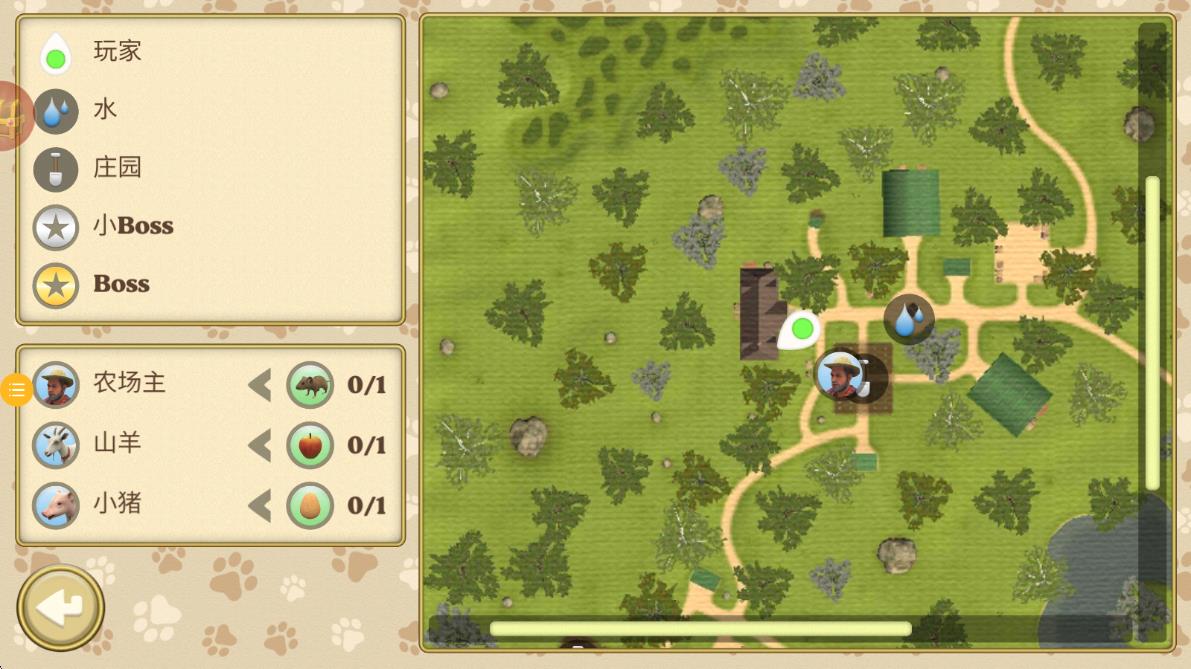The width and height of the screenshot is (1191, 669).
Task: Click the water drop marker on map
Action: [909, 319]
